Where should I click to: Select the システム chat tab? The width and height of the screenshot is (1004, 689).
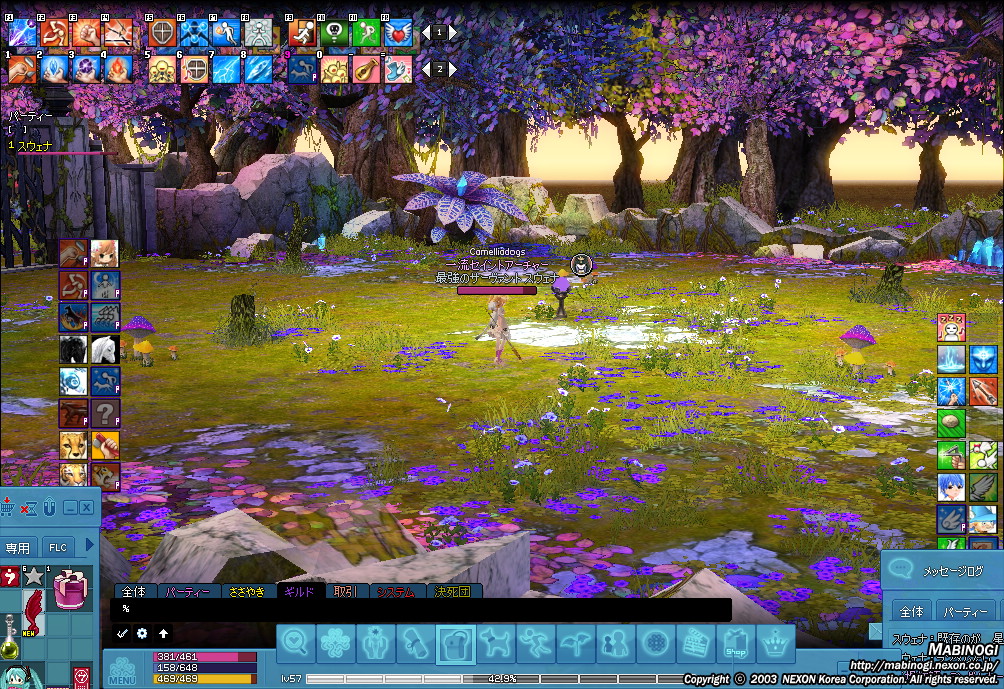coord(396,592)
